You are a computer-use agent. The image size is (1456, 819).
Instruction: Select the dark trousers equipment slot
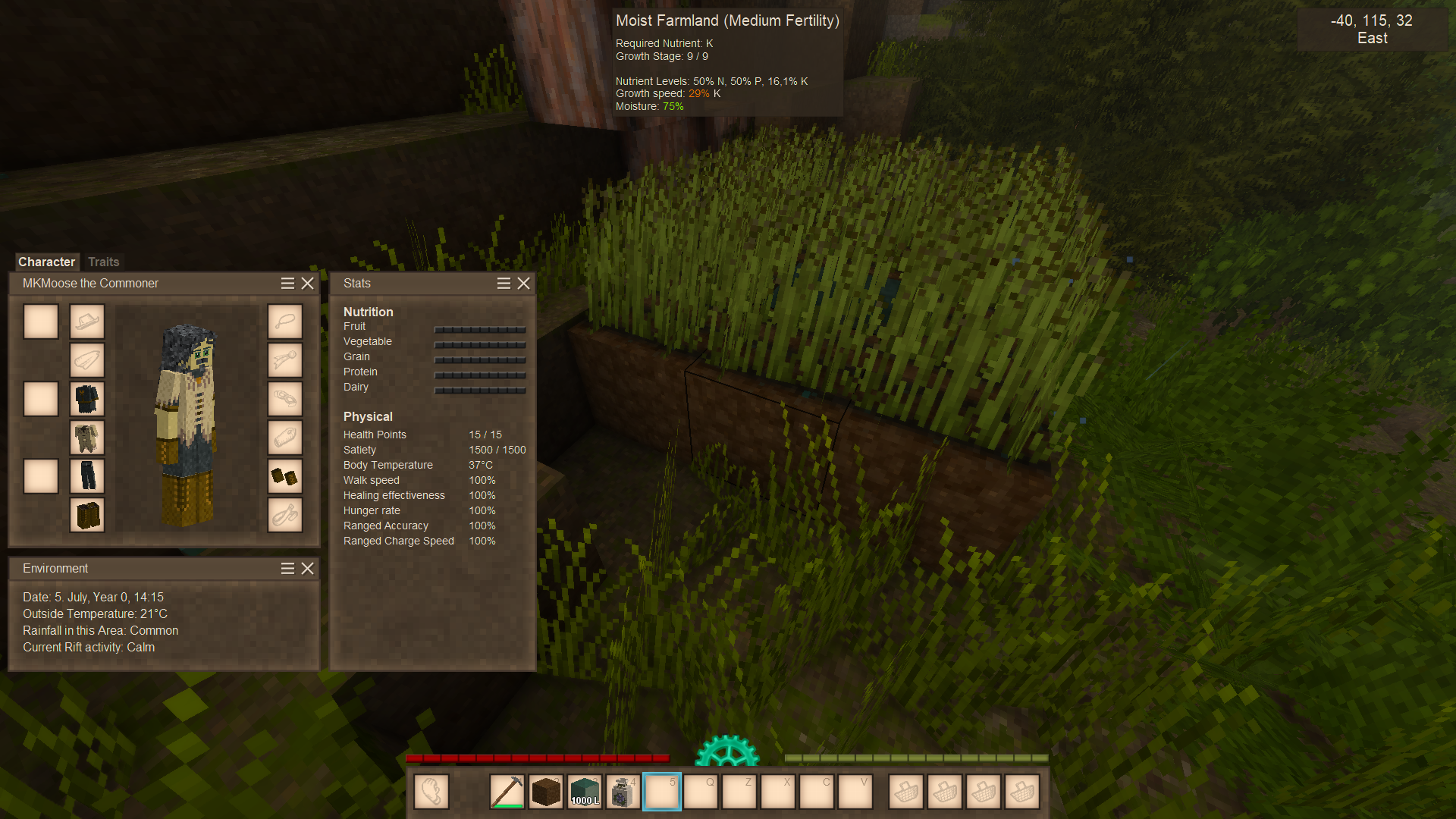[x=87, y=476]
